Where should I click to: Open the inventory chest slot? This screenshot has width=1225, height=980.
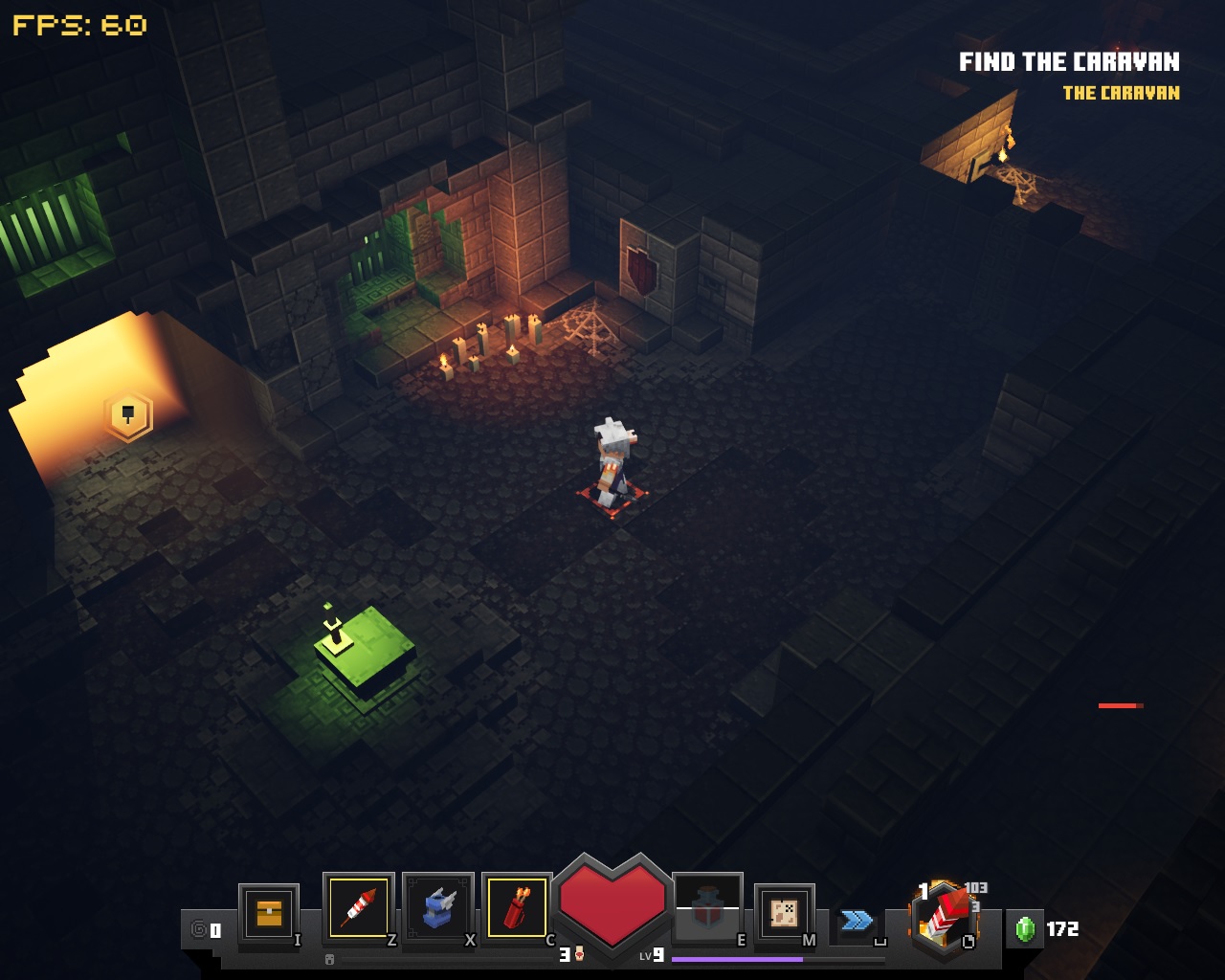[x=269, y=913]
